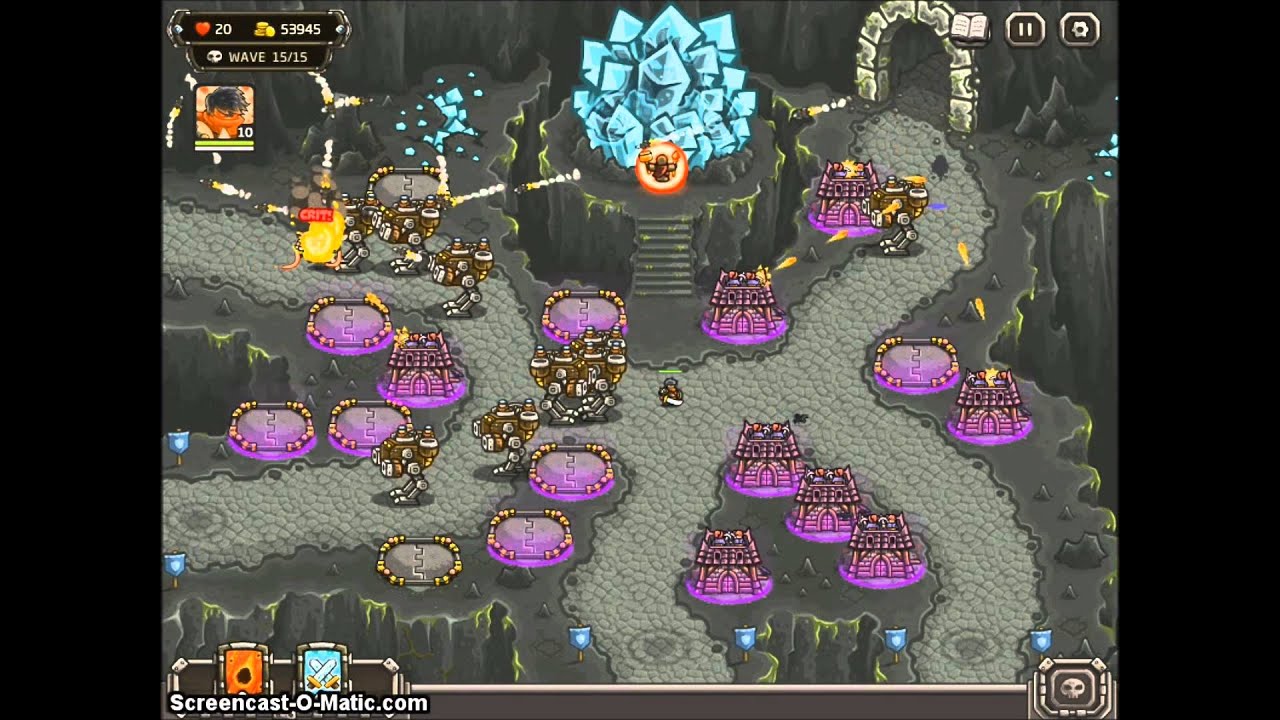Activate the crossed-swords reinforcements ability

[x=322, y=670]
